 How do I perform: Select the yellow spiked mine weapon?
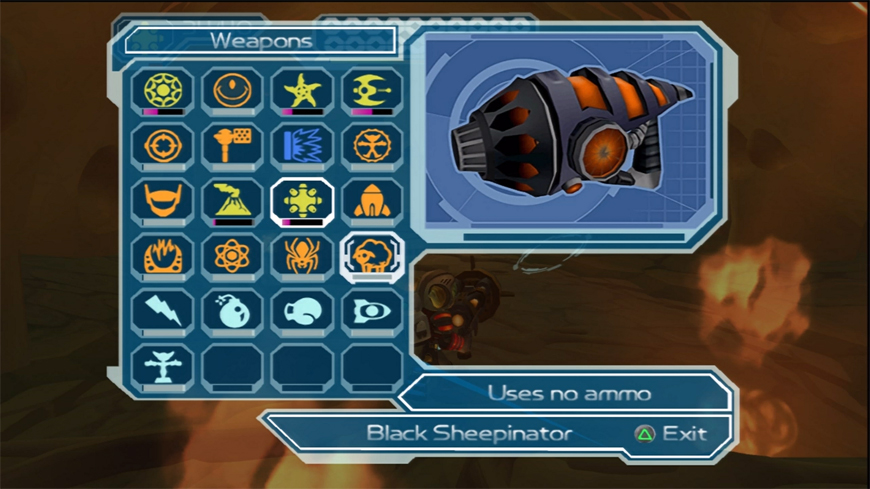pos(302,201)
